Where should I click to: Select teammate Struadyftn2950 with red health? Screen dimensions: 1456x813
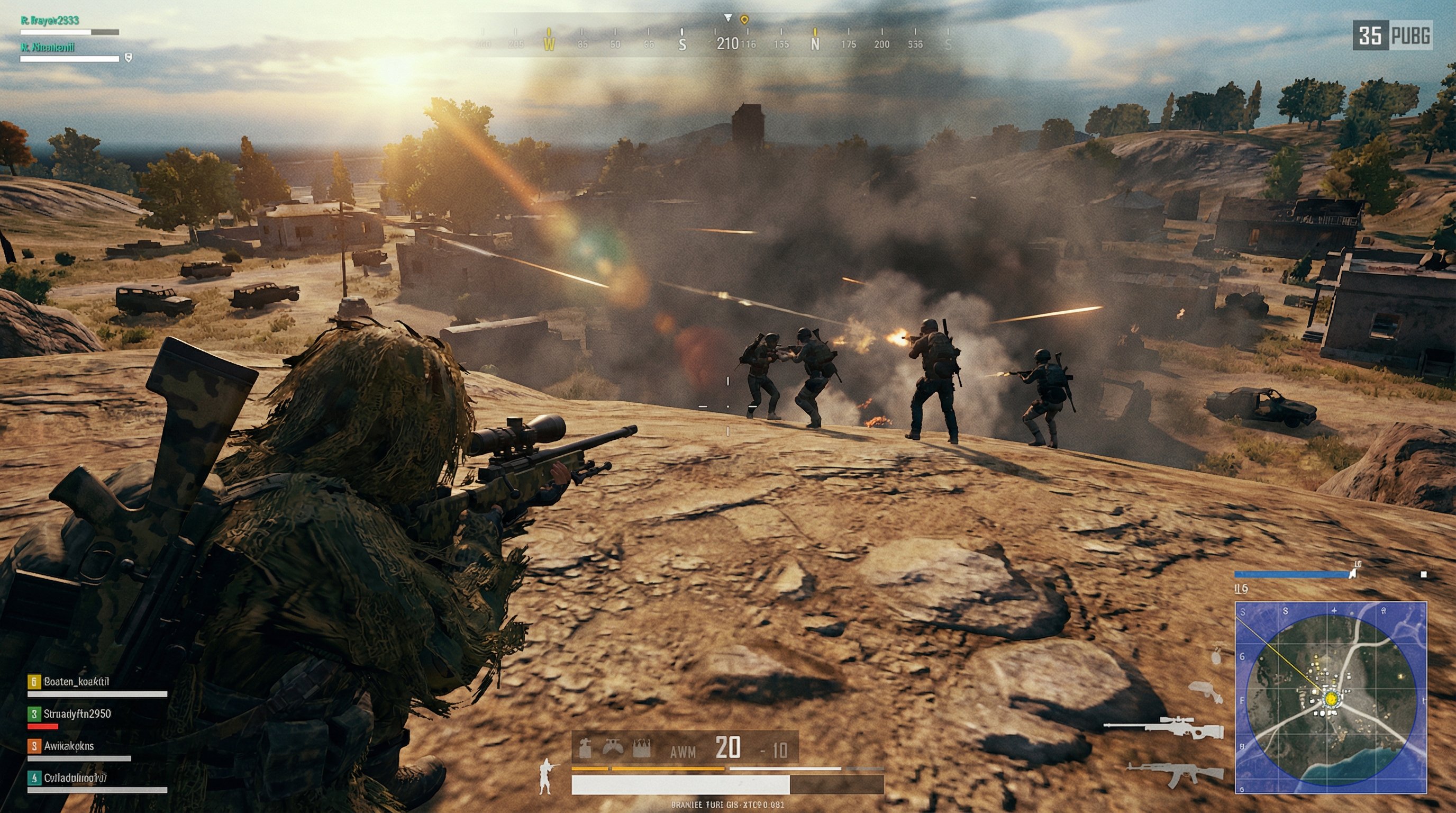coord(77,714)
